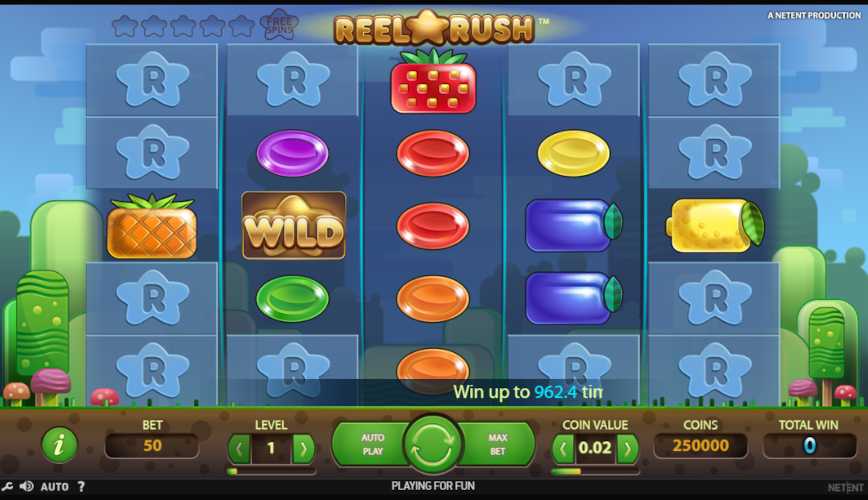Screen dimensions: 868x500
Task: Adjust the coin value slider bar
Action: click(595, 471)
